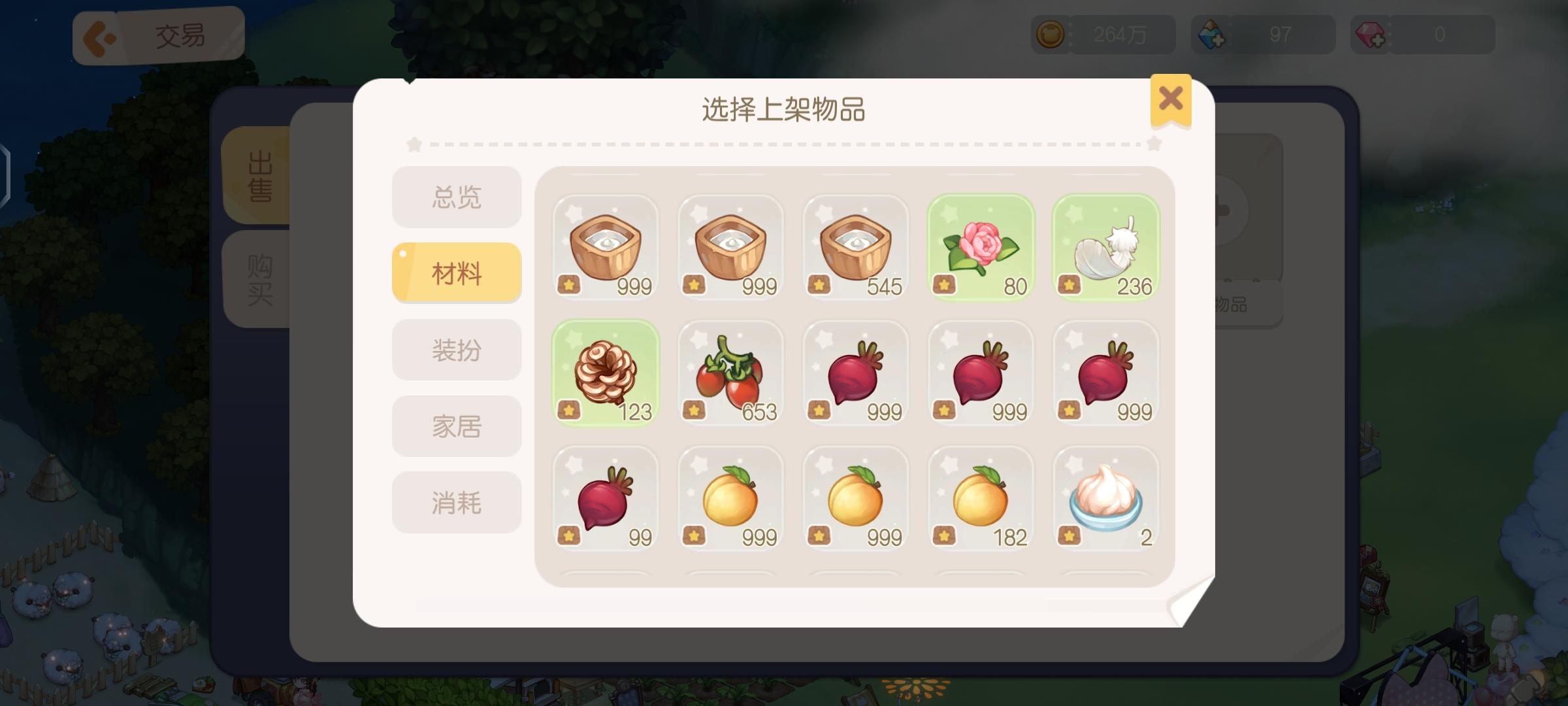Select the pink rose material item
1568x706 pixels.
pyautogui.click(x=981, y=248)
